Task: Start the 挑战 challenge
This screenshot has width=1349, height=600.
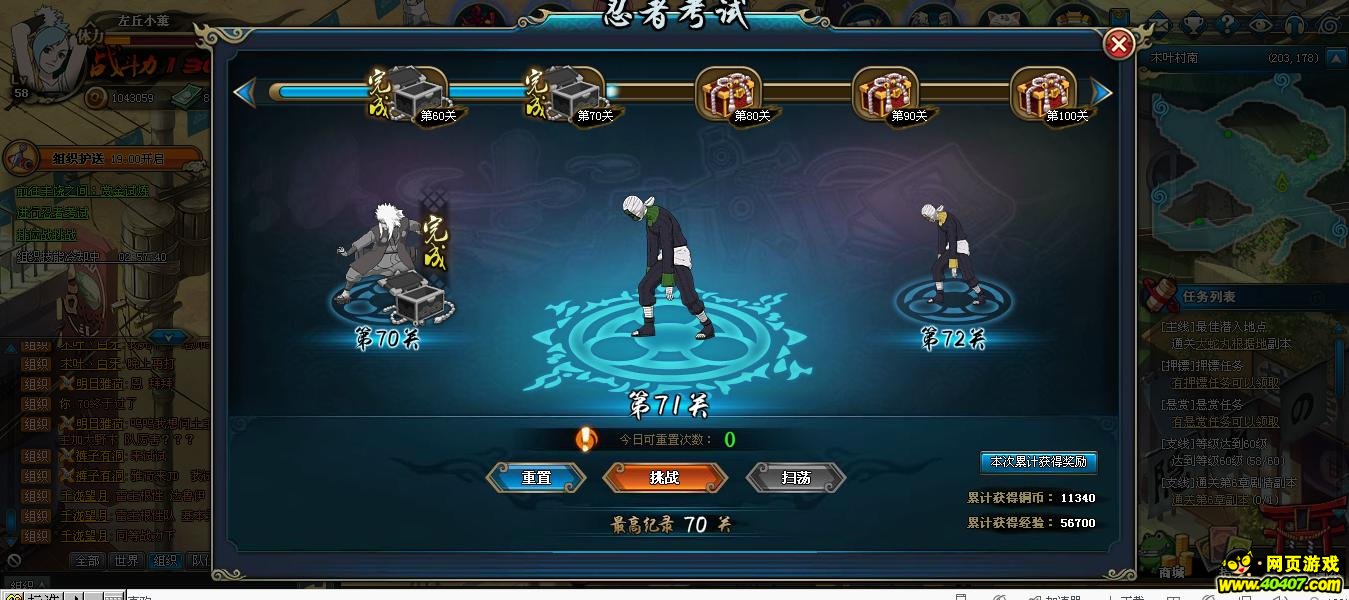Action: point(664,478)
